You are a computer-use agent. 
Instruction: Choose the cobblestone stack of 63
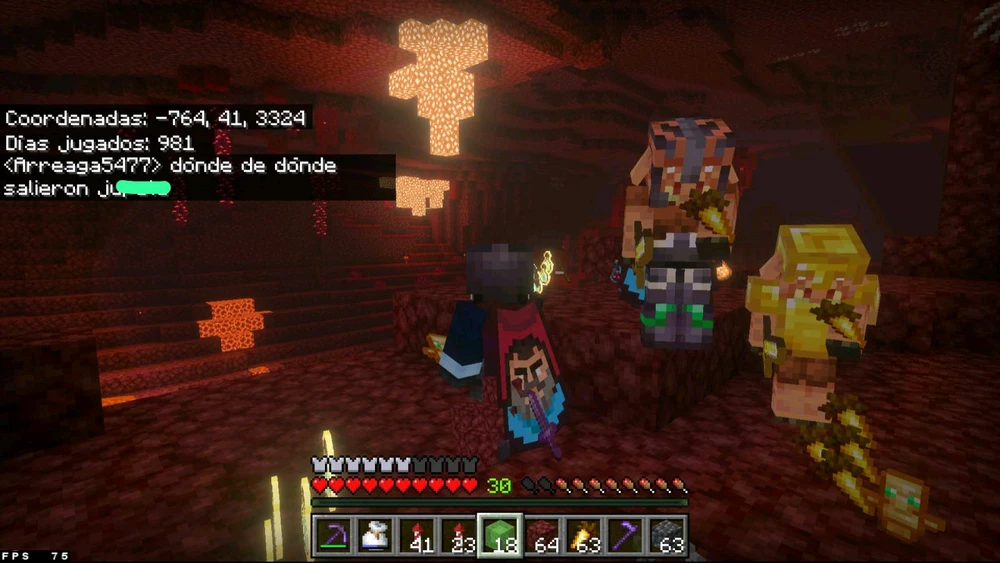coord(666,536)
